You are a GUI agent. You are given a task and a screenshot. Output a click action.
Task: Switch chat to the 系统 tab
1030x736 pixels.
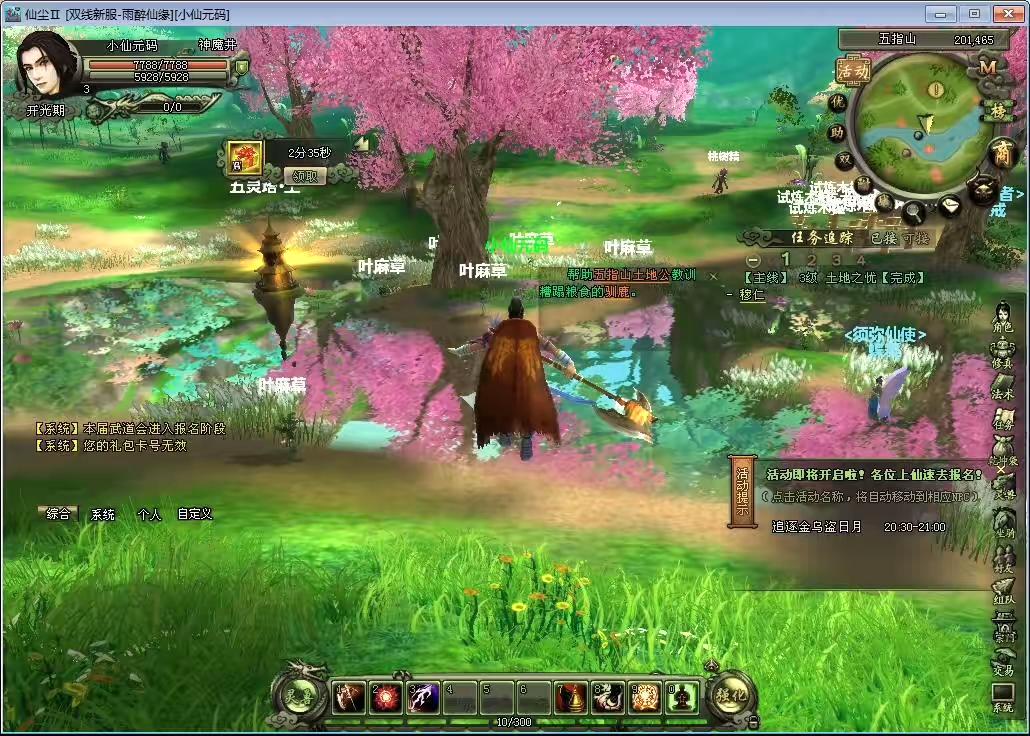click(x=103, y=514)
